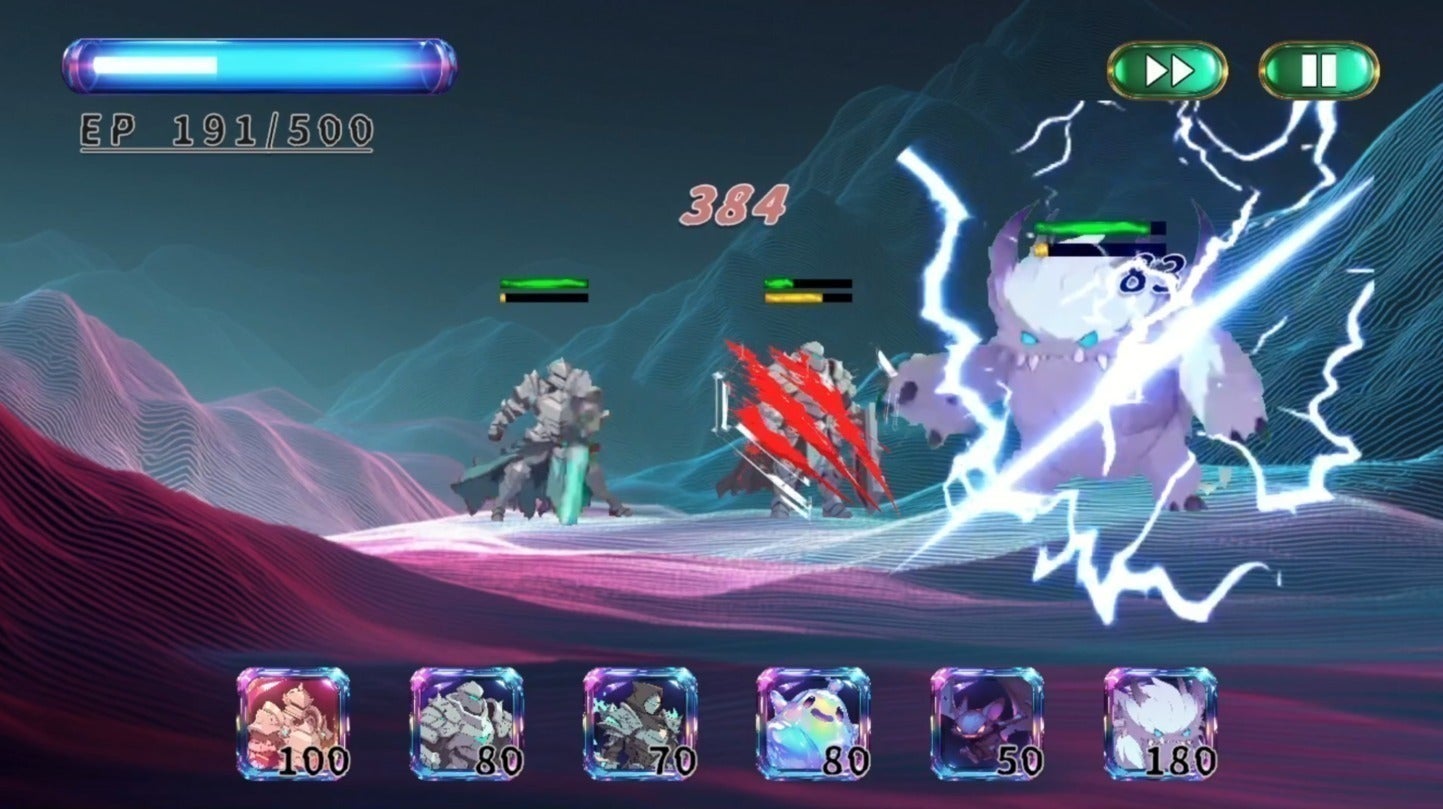Deploy the white yeti unit costing 180
The image size is (1443, 809).
point(1160,724)
